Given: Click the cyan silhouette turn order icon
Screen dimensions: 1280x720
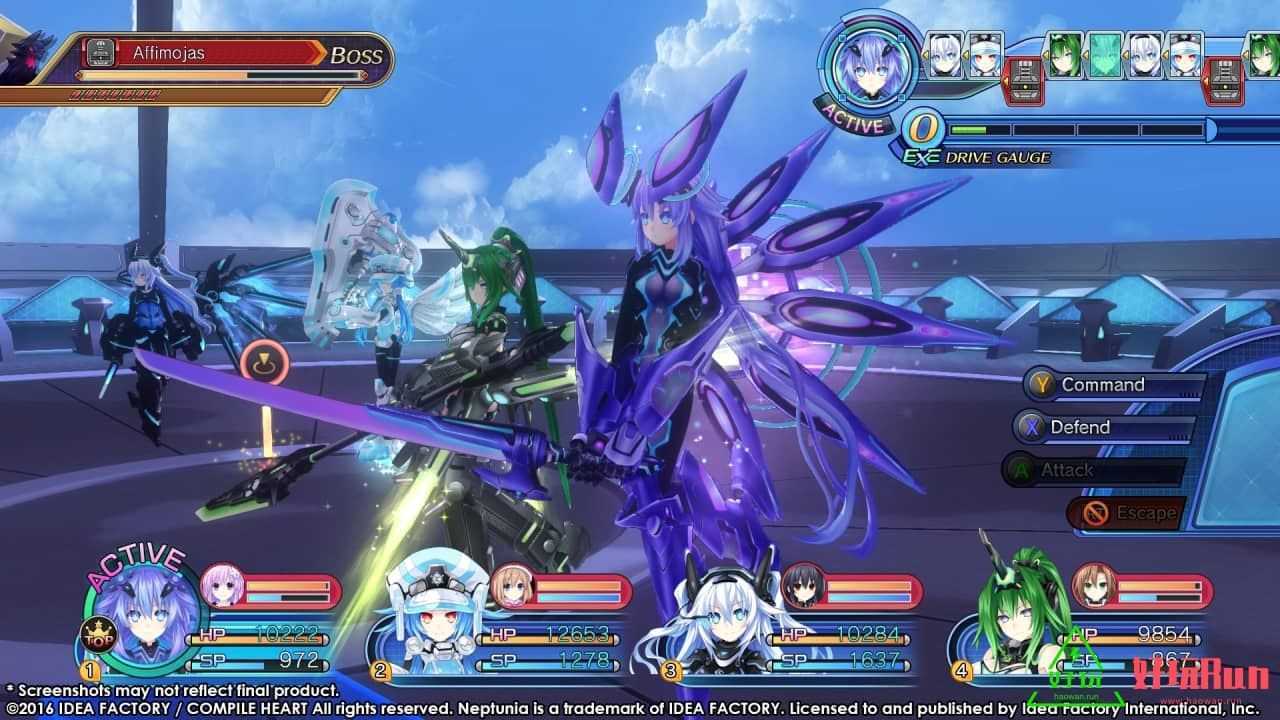Looking at the screenshot, I should coord(1104,55).
